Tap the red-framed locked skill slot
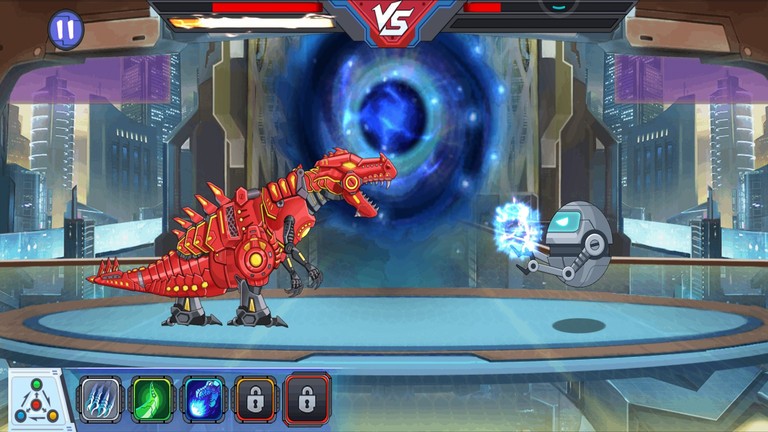This screenshot has height=432, width=768. pos(307,399)
